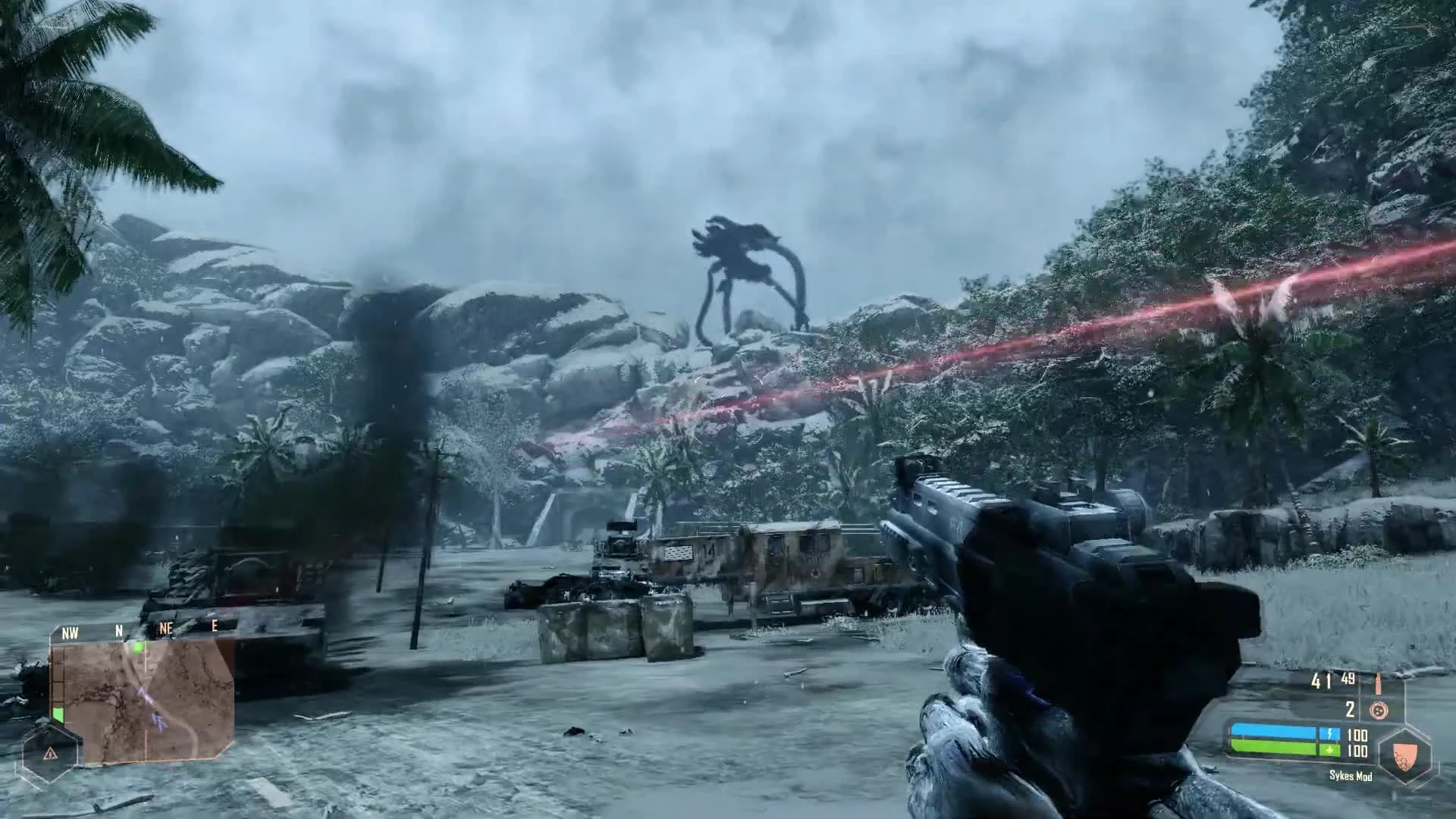Select the lightning bolt energy icon
This screenshot has height=819, width=1456.
click(x=1329, y=733)
